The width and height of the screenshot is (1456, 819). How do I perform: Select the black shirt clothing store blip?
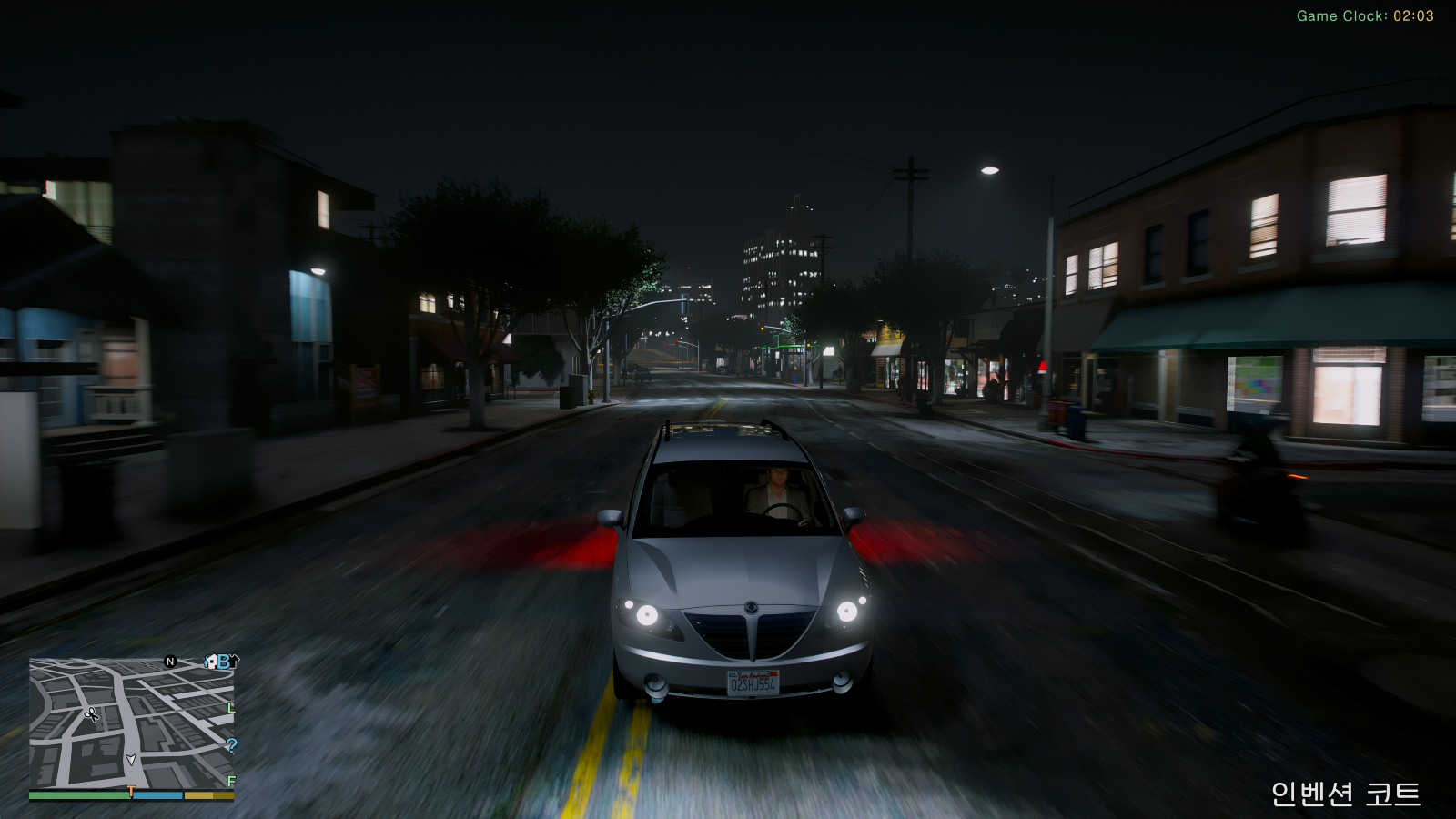tap(234, 660)
